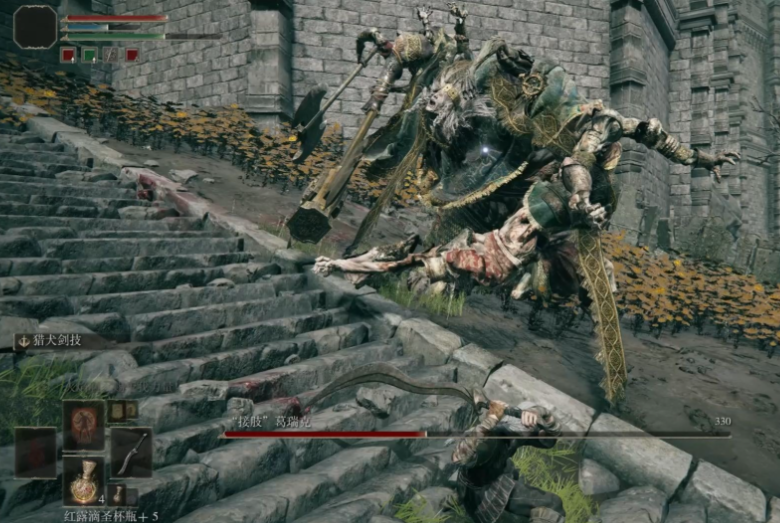
Task: Choose the curved sword weapon slot
Action: (131, 453)
